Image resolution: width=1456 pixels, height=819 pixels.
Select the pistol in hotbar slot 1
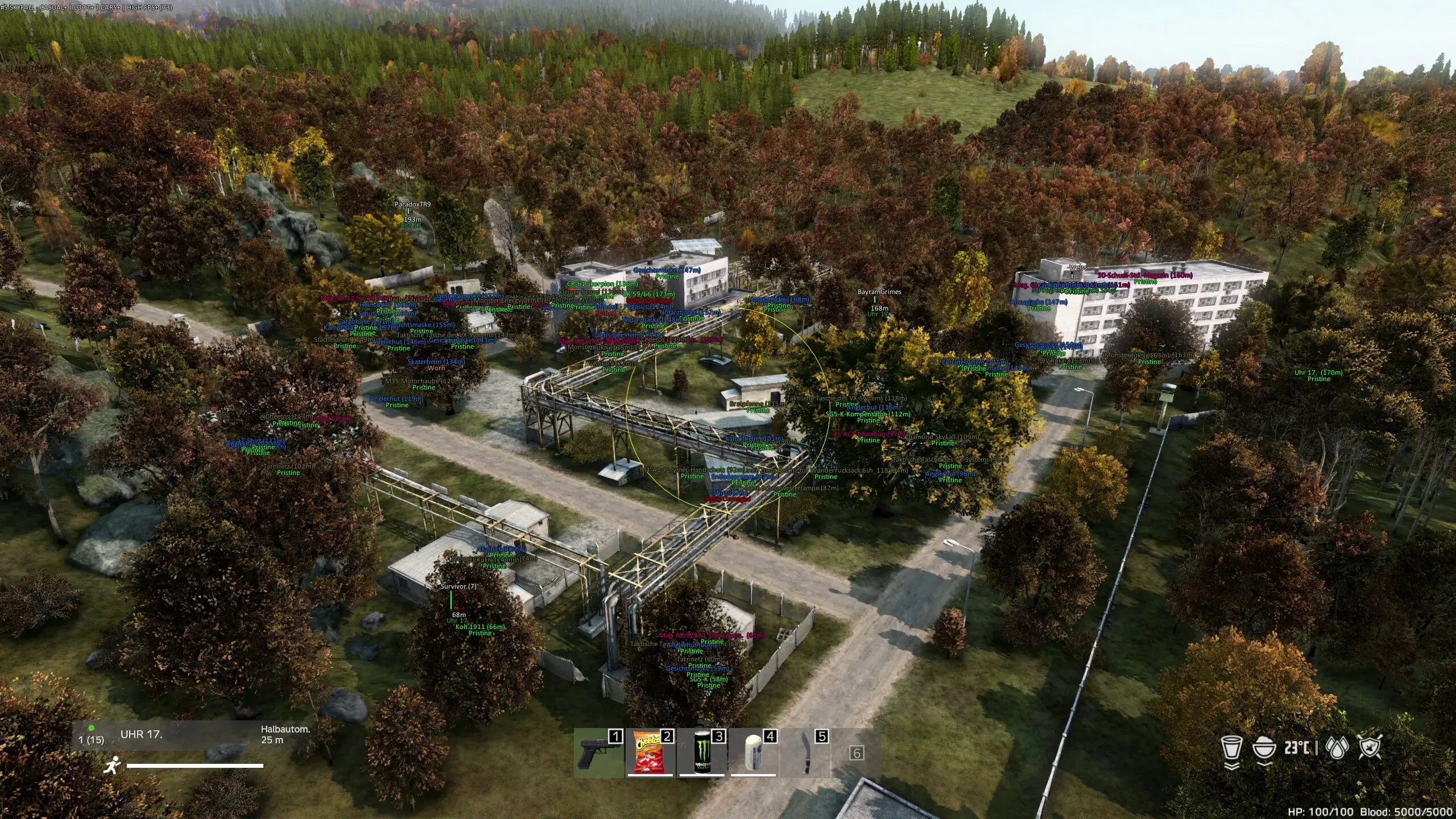click(597, 752)
